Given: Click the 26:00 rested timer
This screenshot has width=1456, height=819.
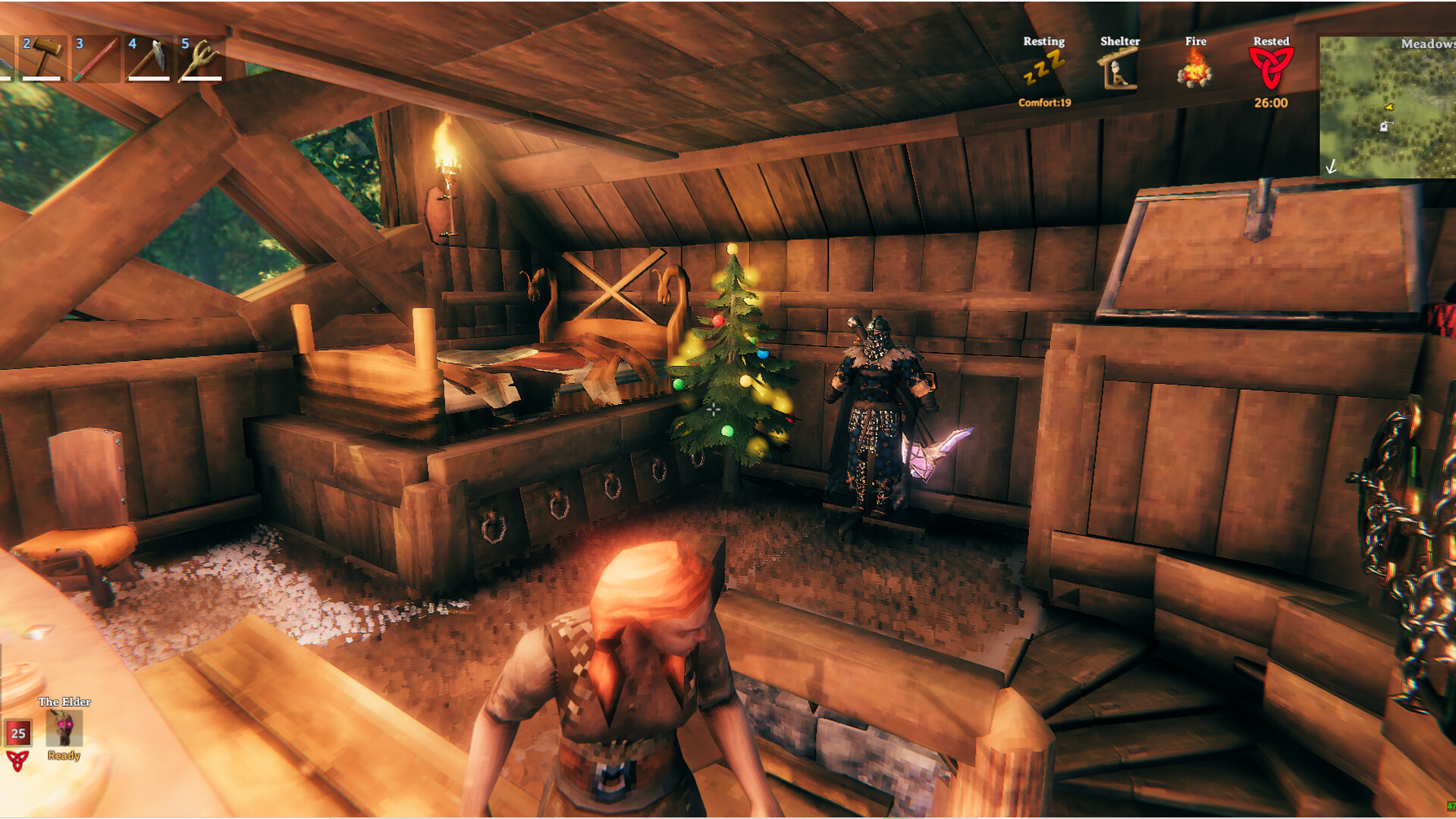Looking at the screenshot, I should coord(1271,103).
